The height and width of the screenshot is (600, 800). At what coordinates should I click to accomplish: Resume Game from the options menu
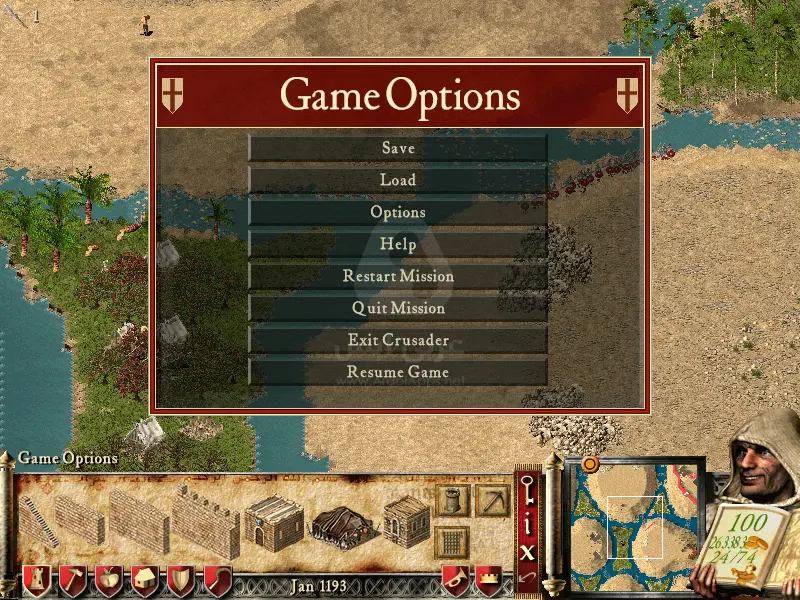[x=398, y=372]
